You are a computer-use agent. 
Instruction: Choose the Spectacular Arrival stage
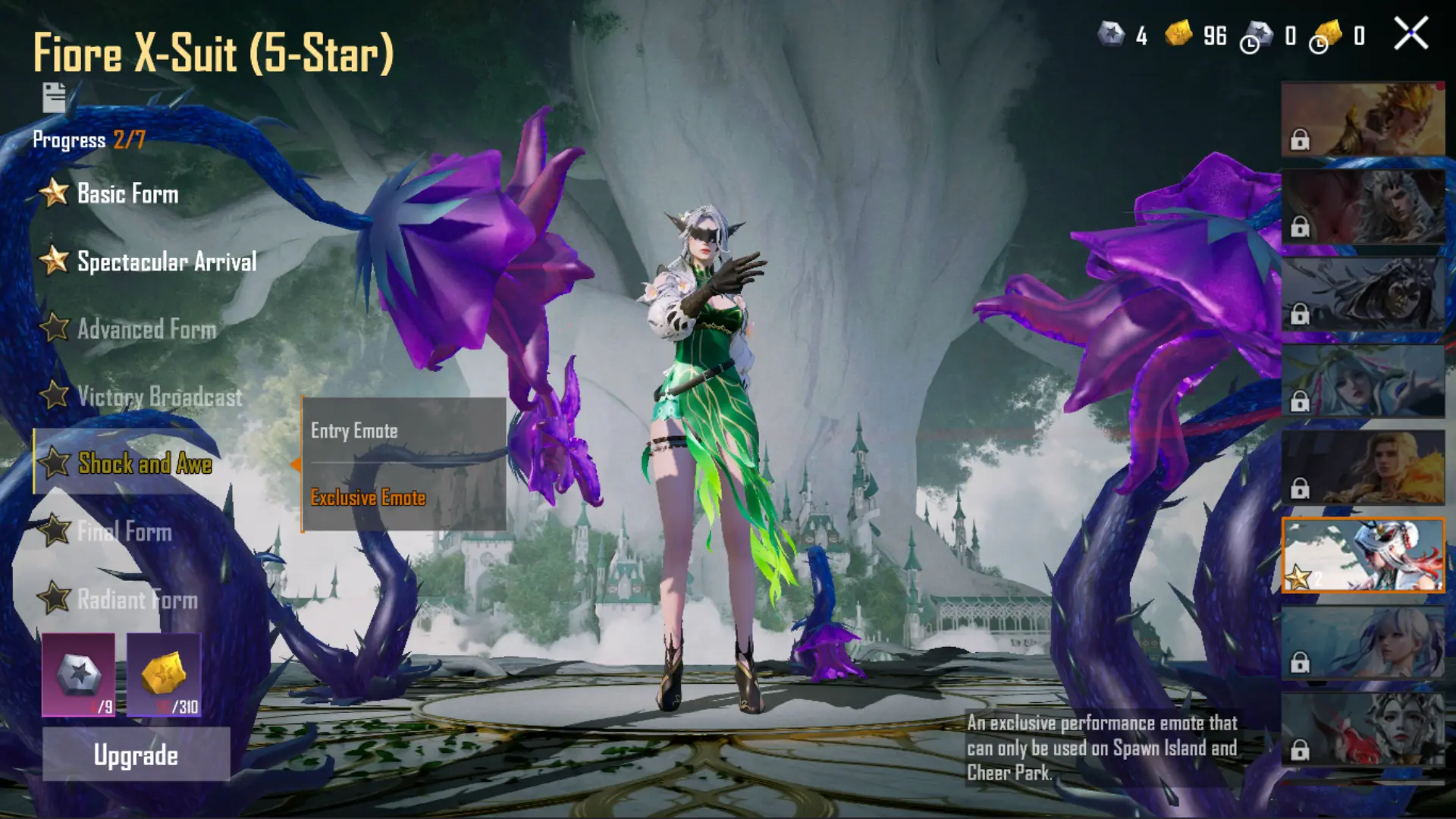pyautogui.click(x=166, y=262)
